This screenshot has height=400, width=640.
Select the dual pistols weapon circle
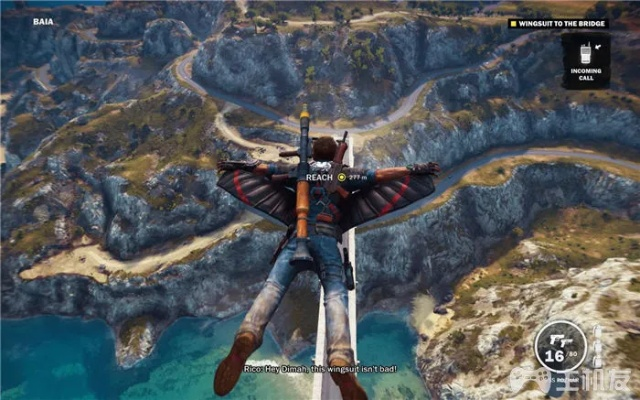click(x=560, y=347)
